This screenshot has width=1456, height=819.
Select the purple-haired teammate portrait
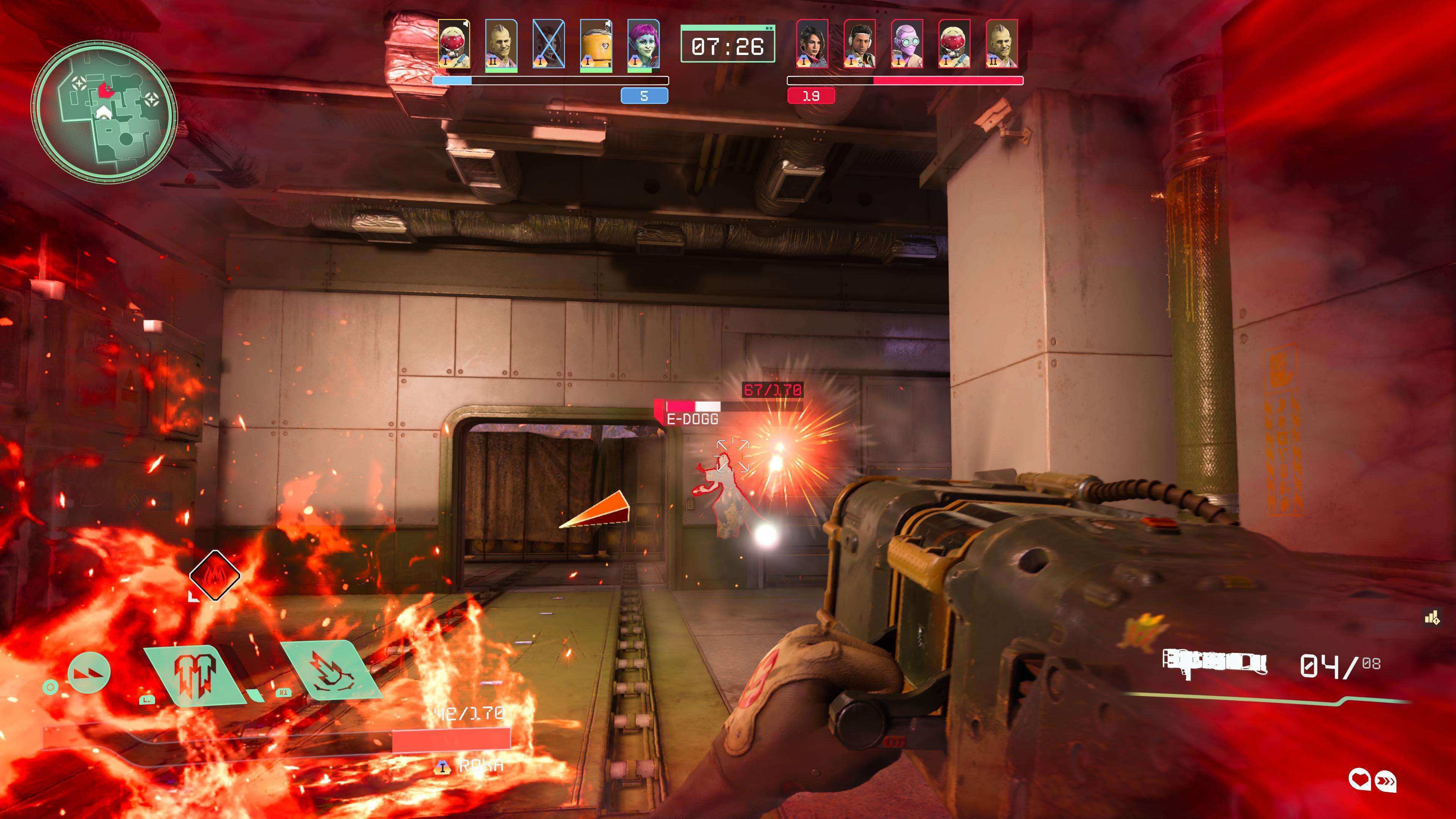[643, 45]
